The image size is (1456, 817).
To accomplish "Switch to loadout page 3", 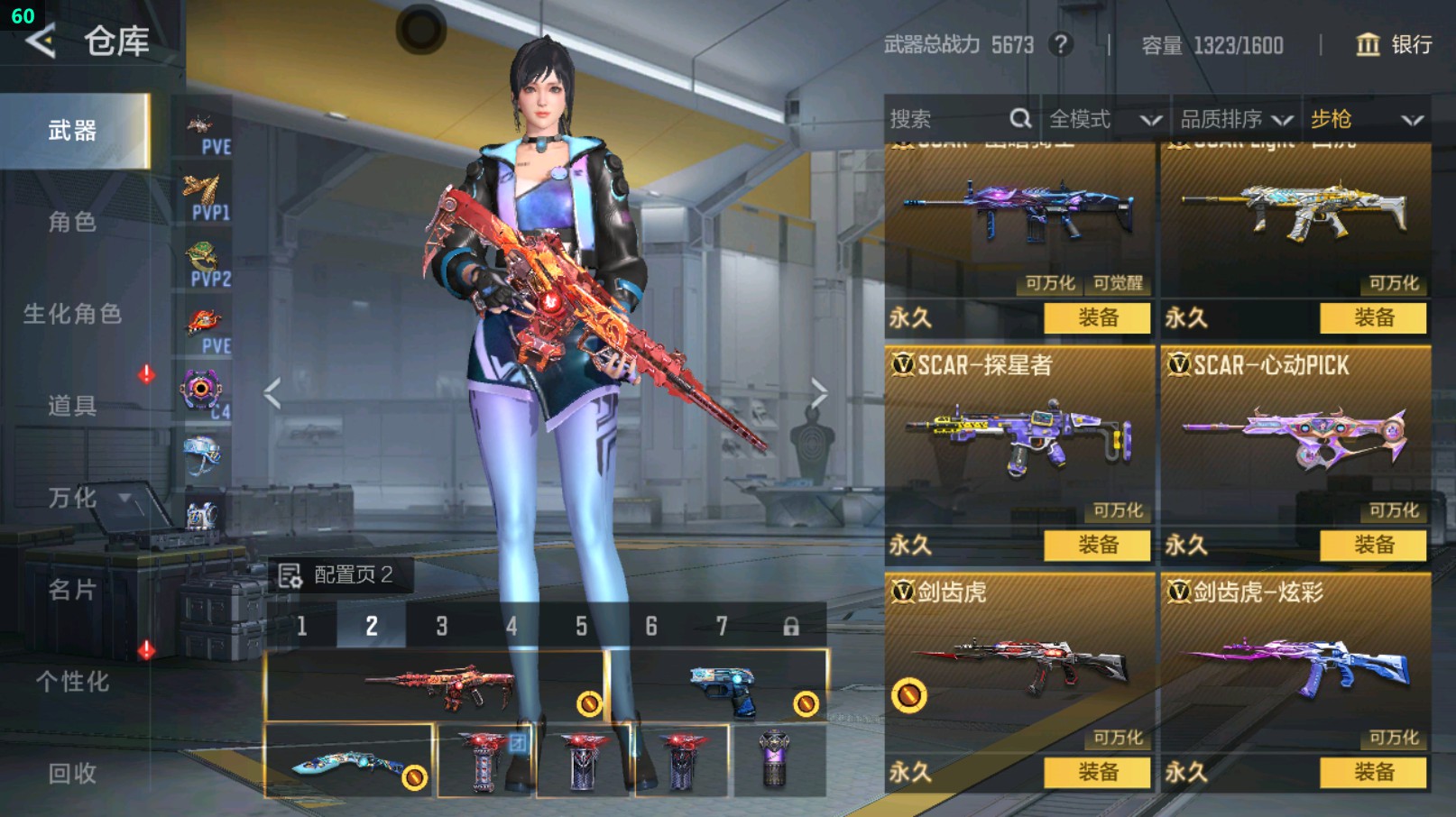I will 442,626.
